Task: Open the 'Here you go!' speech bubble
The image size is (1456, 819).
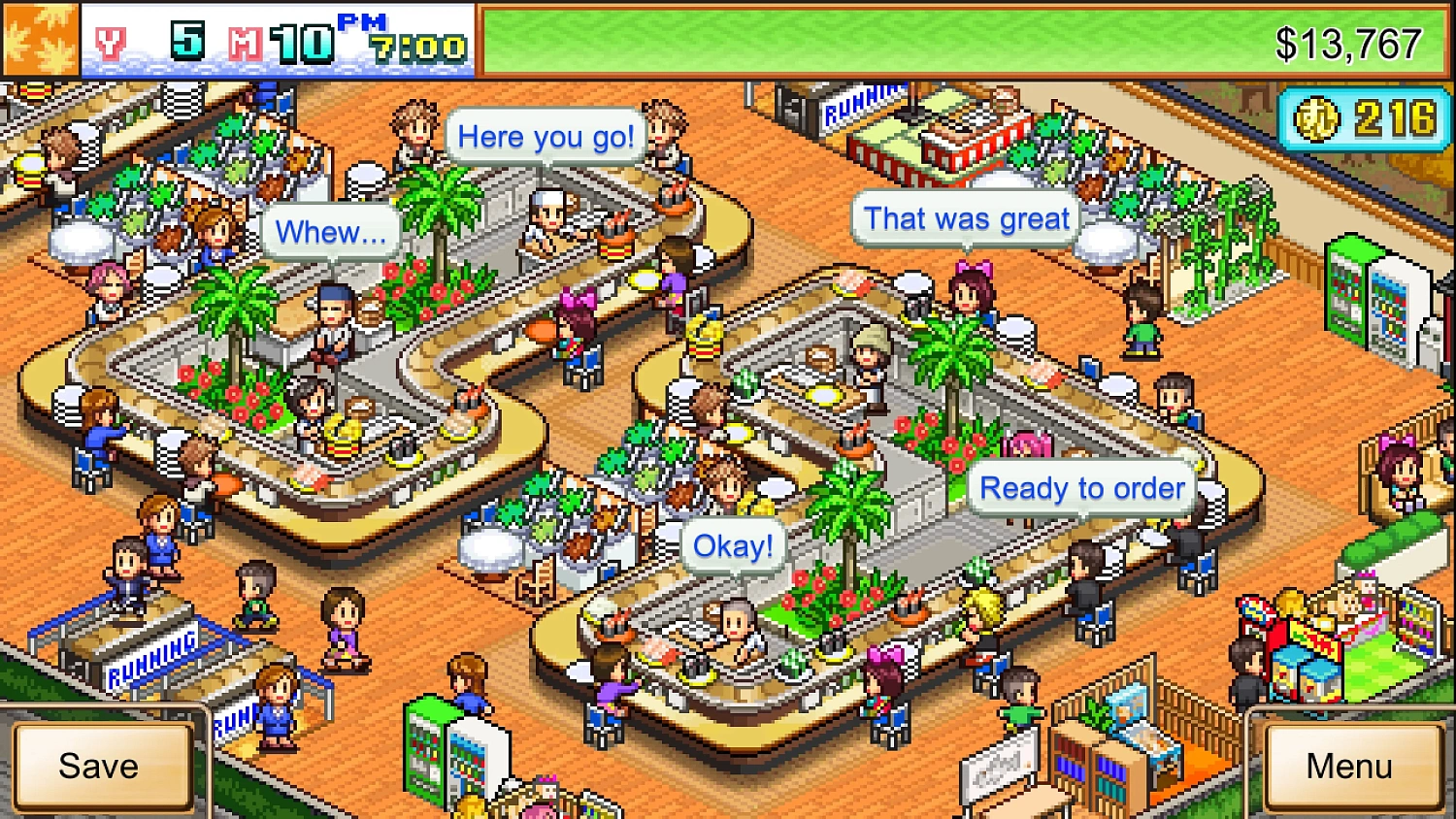Action: (544, 136)
